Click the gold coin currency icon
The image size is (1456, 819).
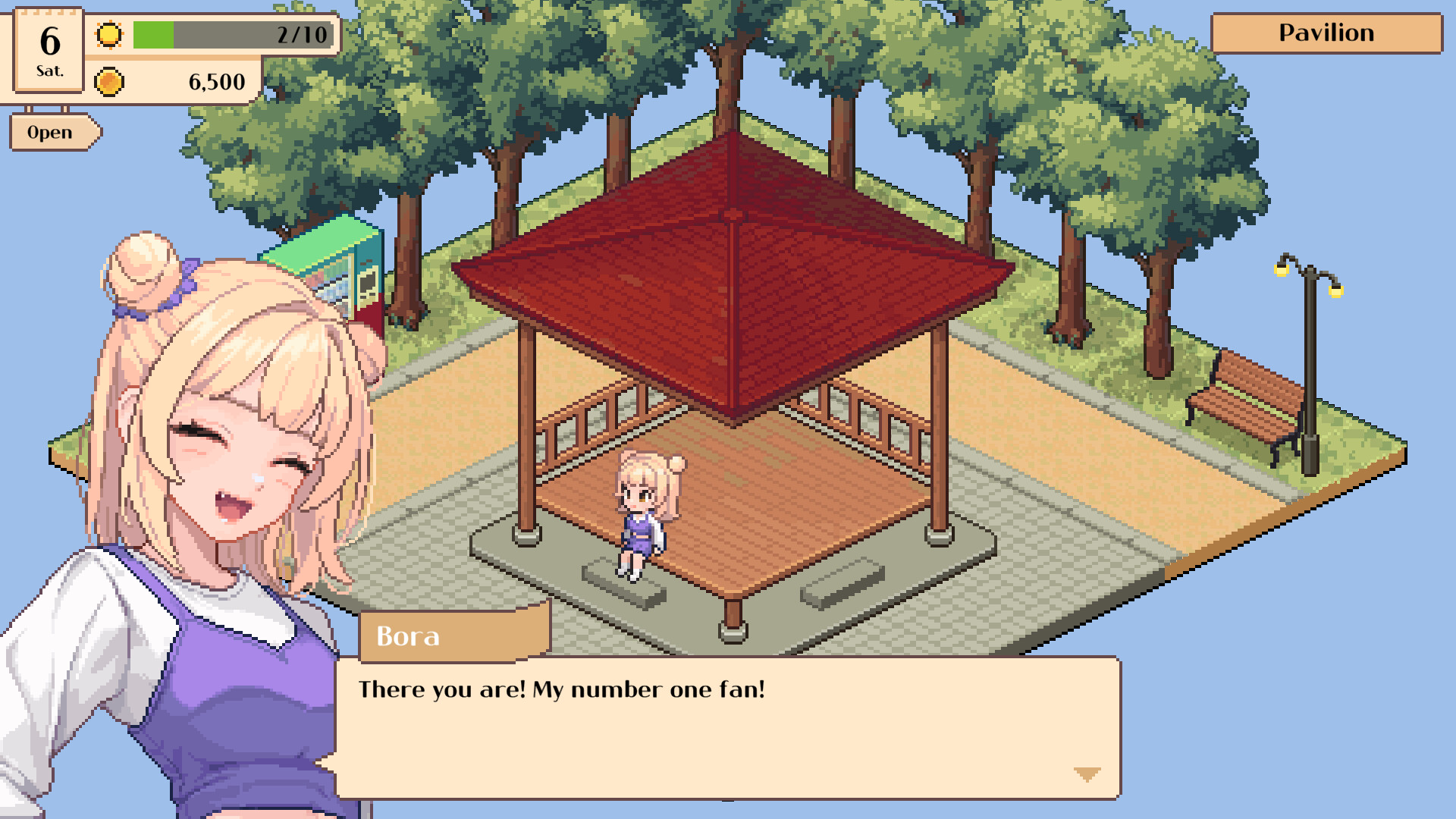coord(108,80)
